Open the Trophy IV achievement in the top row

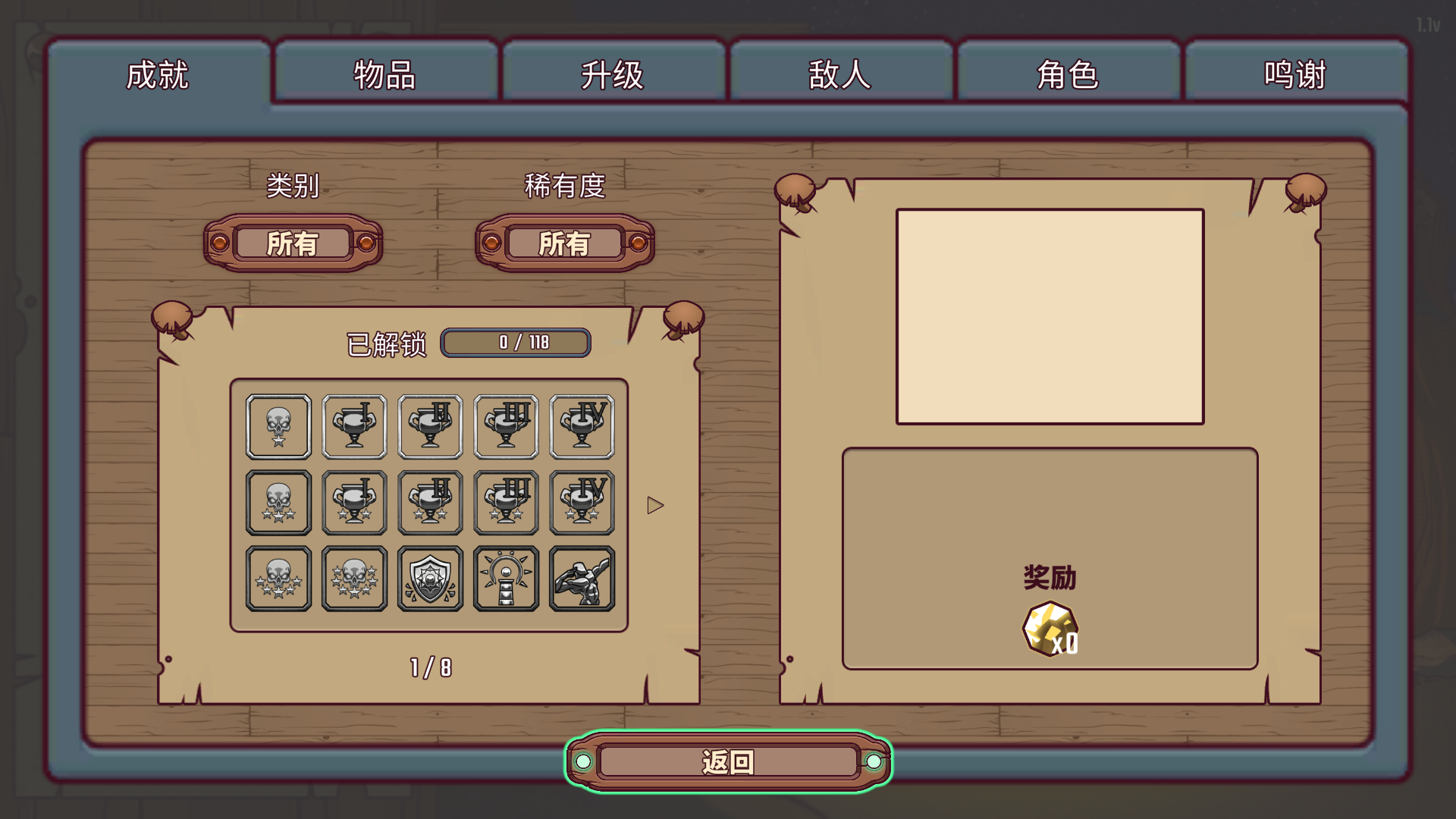[x=582, y=426]
